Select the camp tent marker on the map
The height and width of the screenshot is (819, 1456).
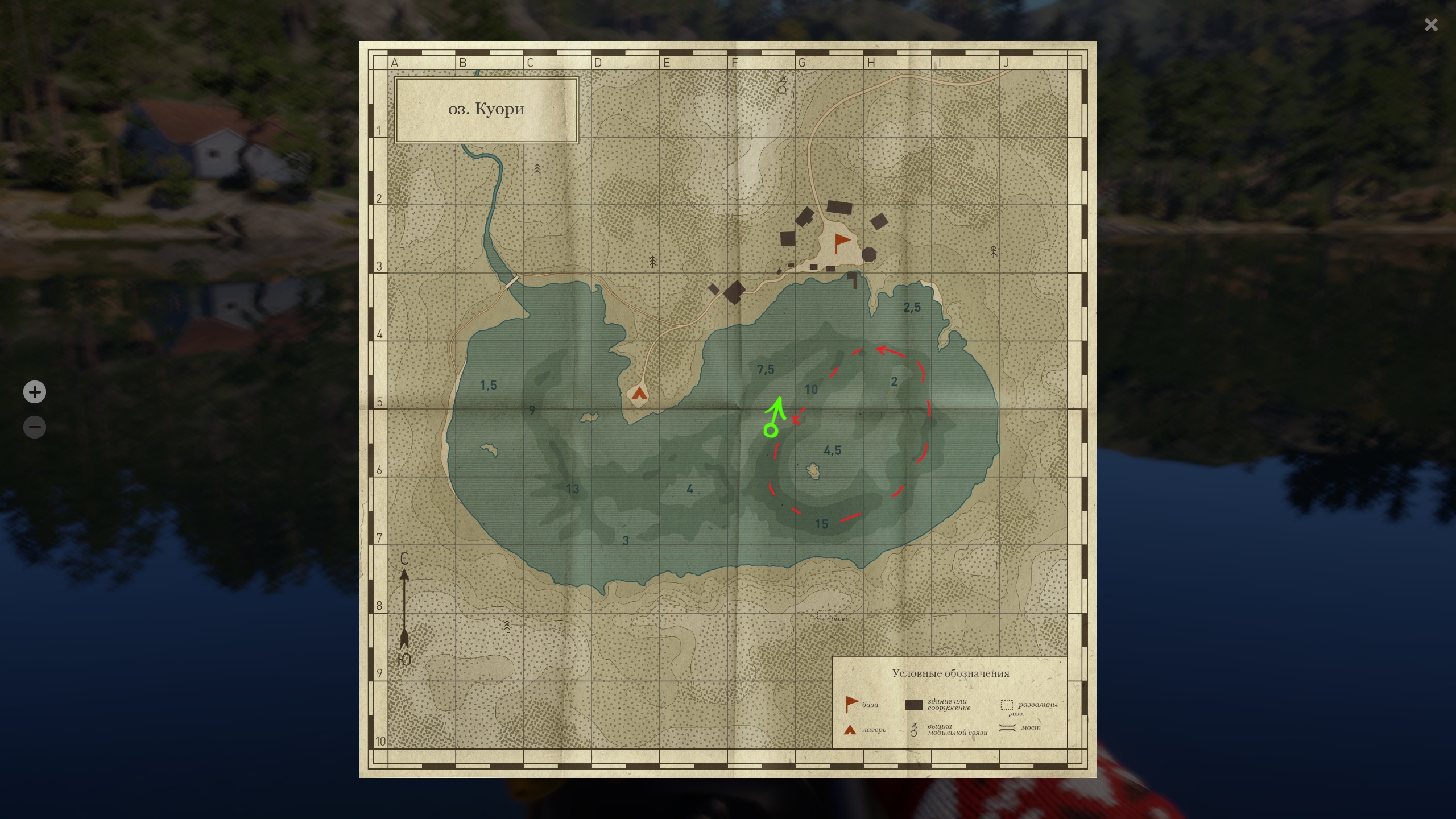tap(639, 393)
